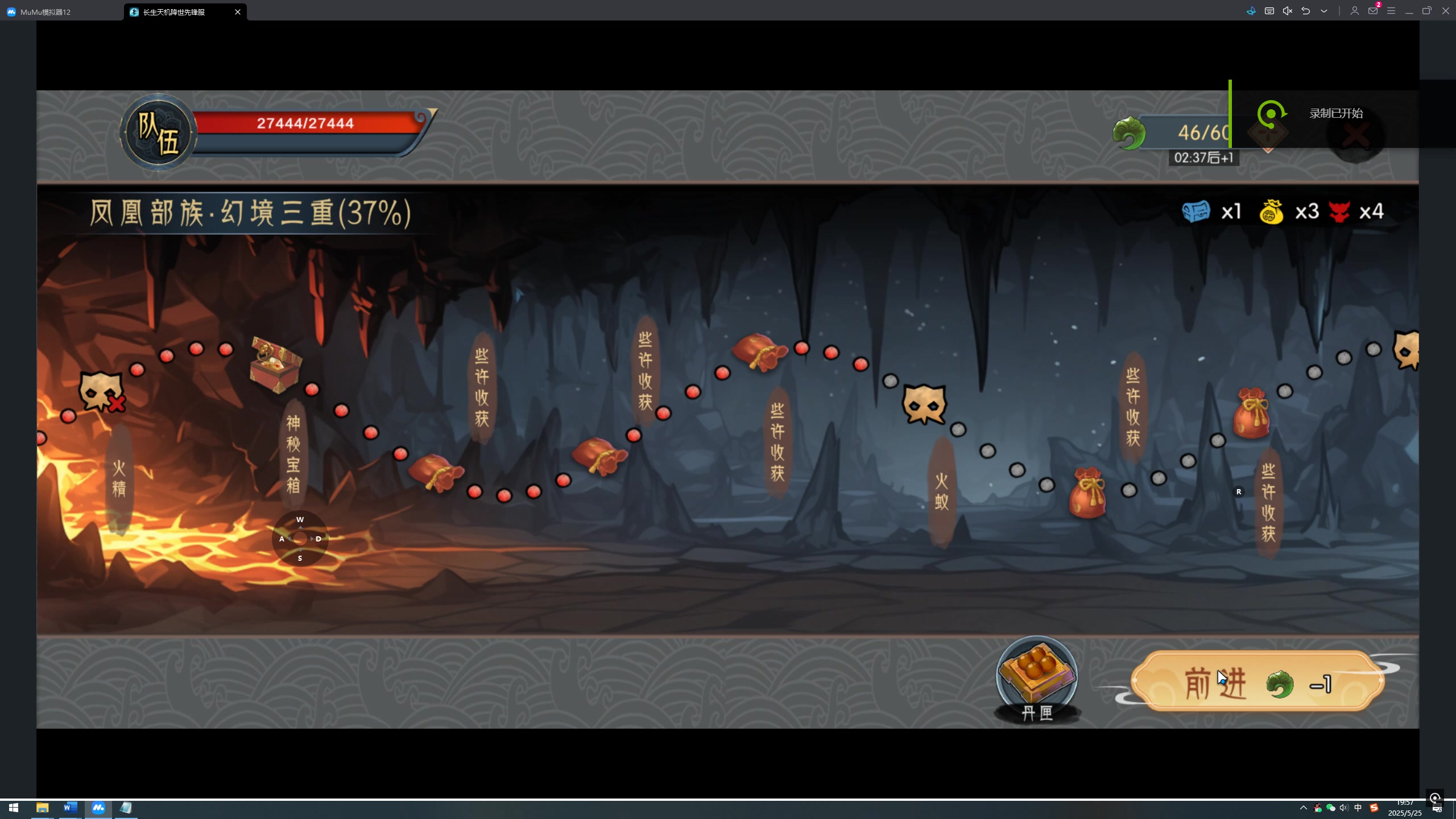Minimize the emulator window

[x=1409, y=11]
